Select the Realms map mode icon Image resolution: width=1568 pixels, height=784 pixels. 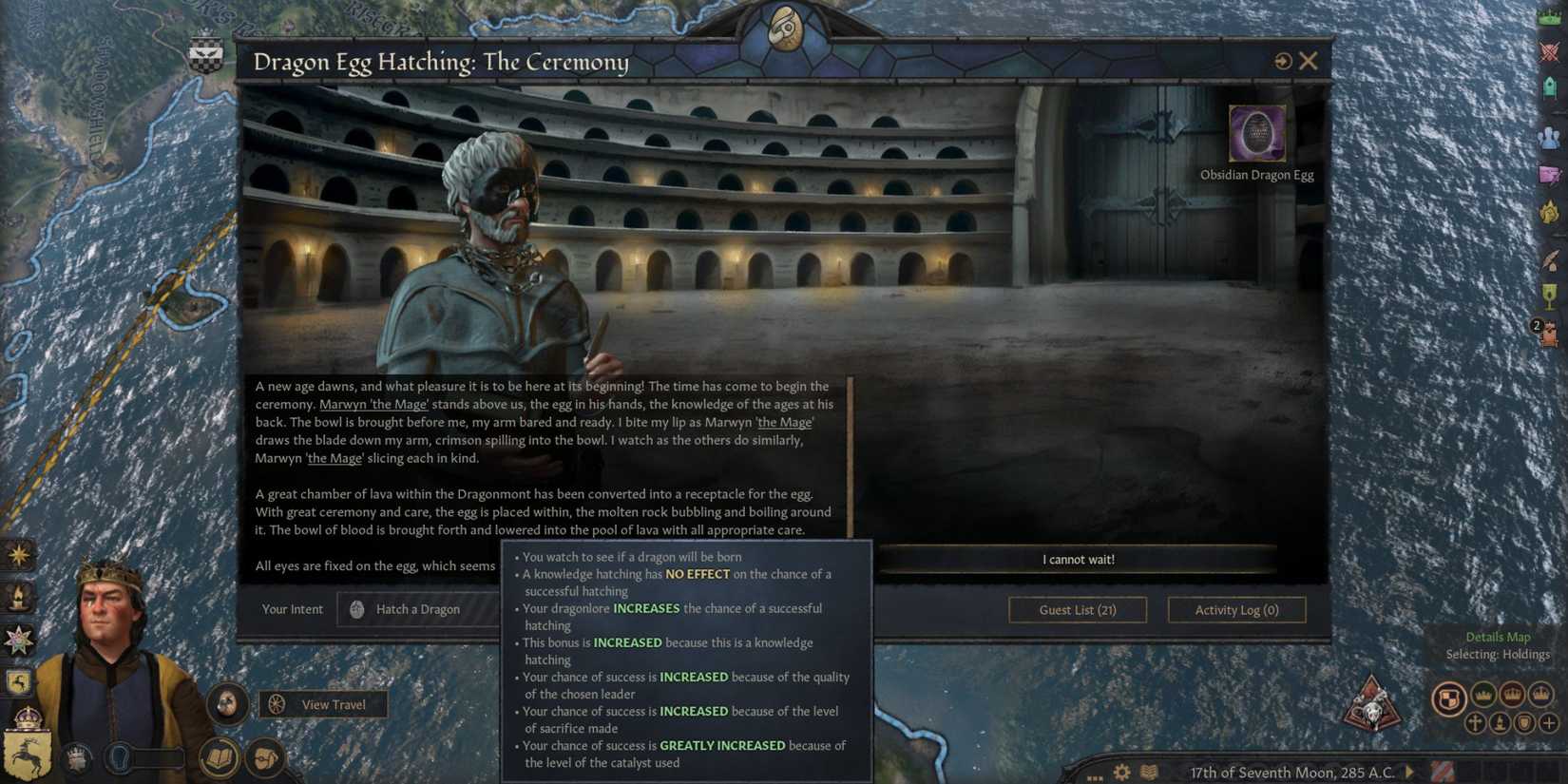1447,698
